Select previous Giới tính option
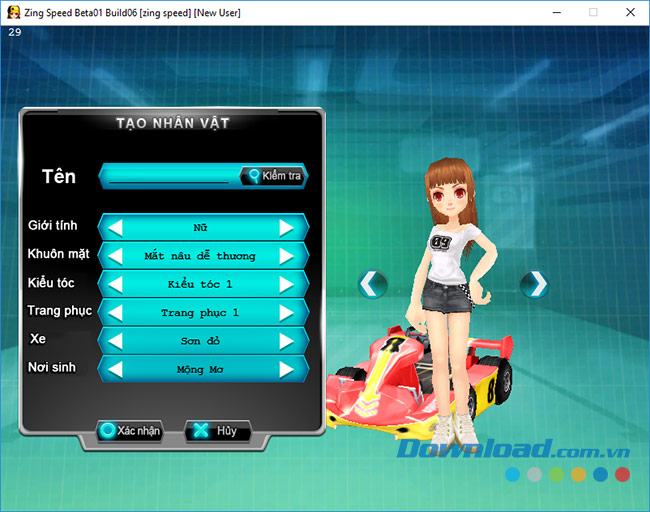This screenshot has width=650, height=512. pyautogui.click(x=115, y=227)
